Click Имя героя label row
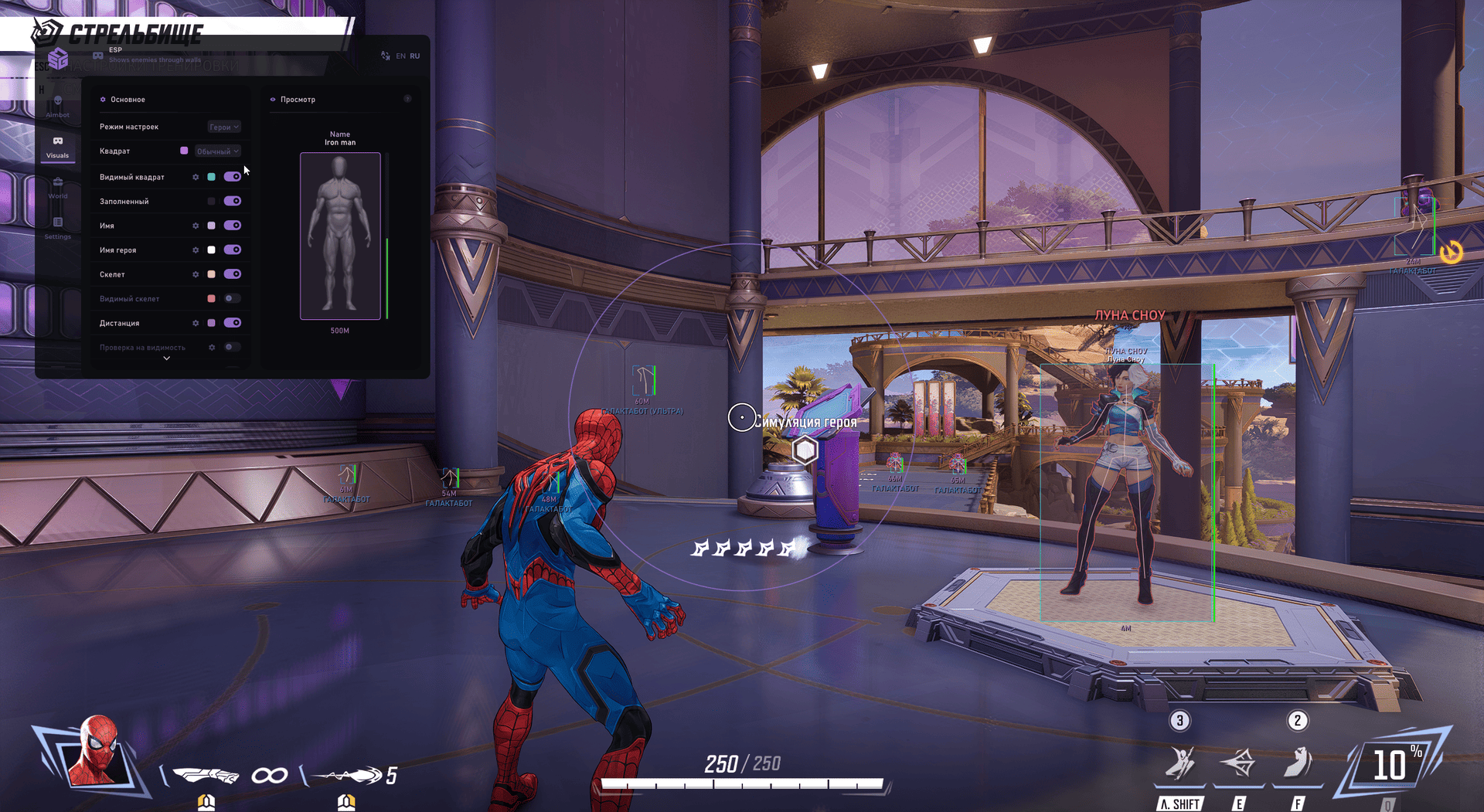 tap(117, 250)
